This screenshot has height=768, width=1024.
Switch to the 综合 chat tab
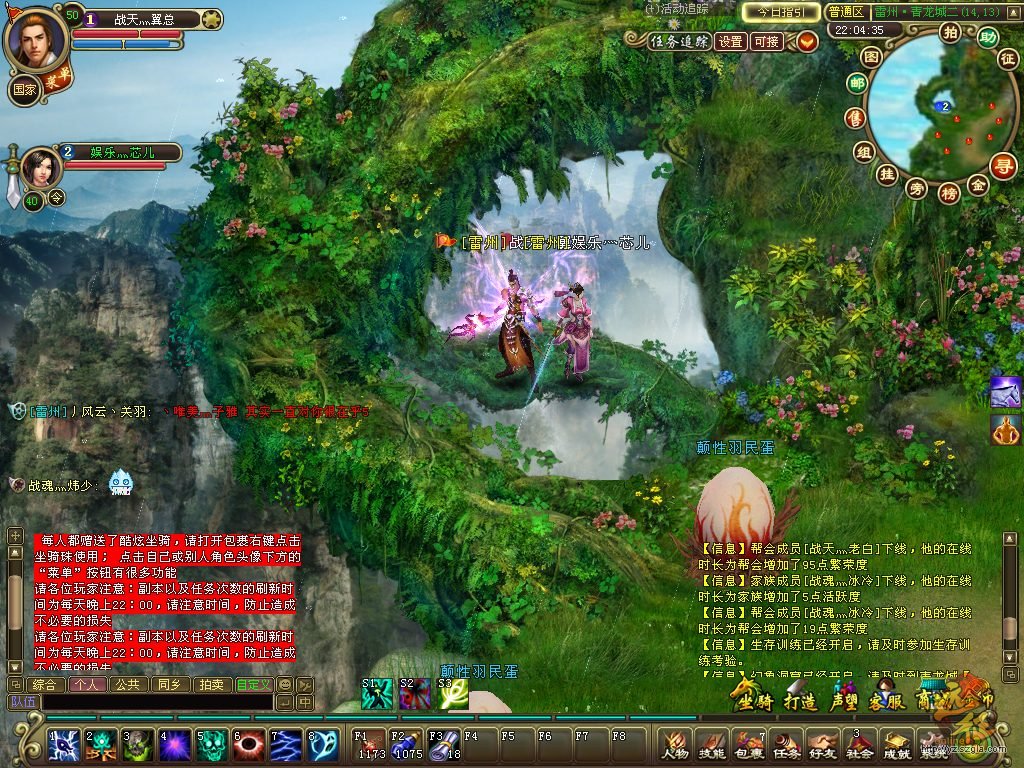tap(44, 685)
